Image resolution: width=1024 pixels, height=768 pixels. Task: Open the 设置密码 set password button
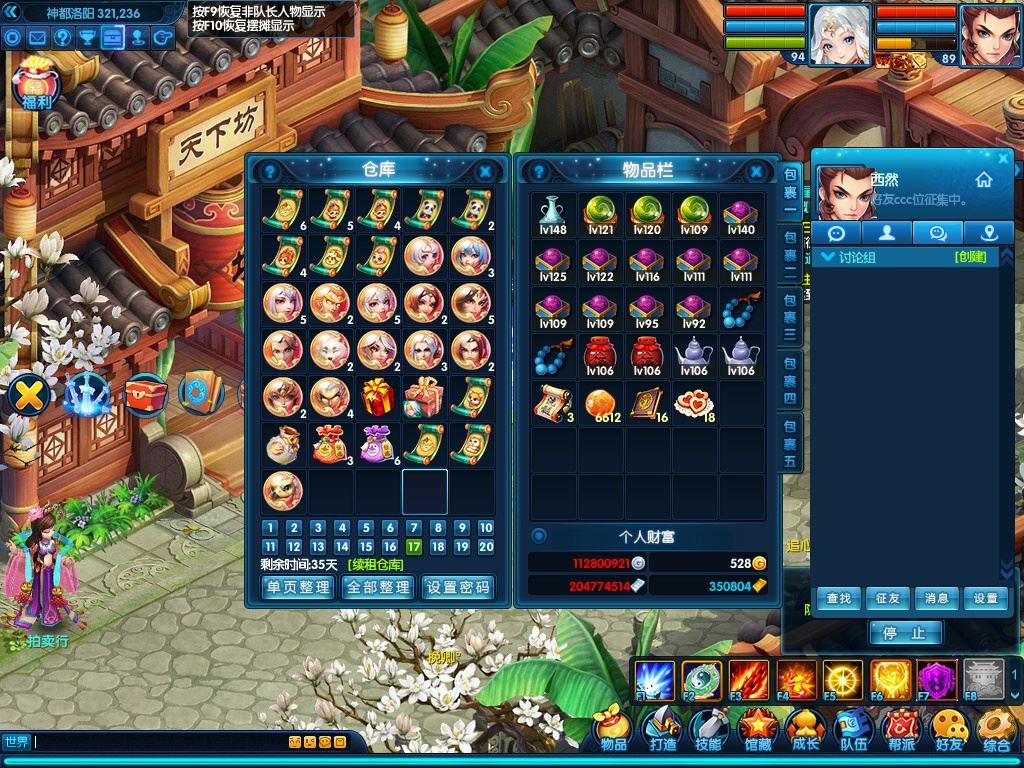(x=458, y=587)
